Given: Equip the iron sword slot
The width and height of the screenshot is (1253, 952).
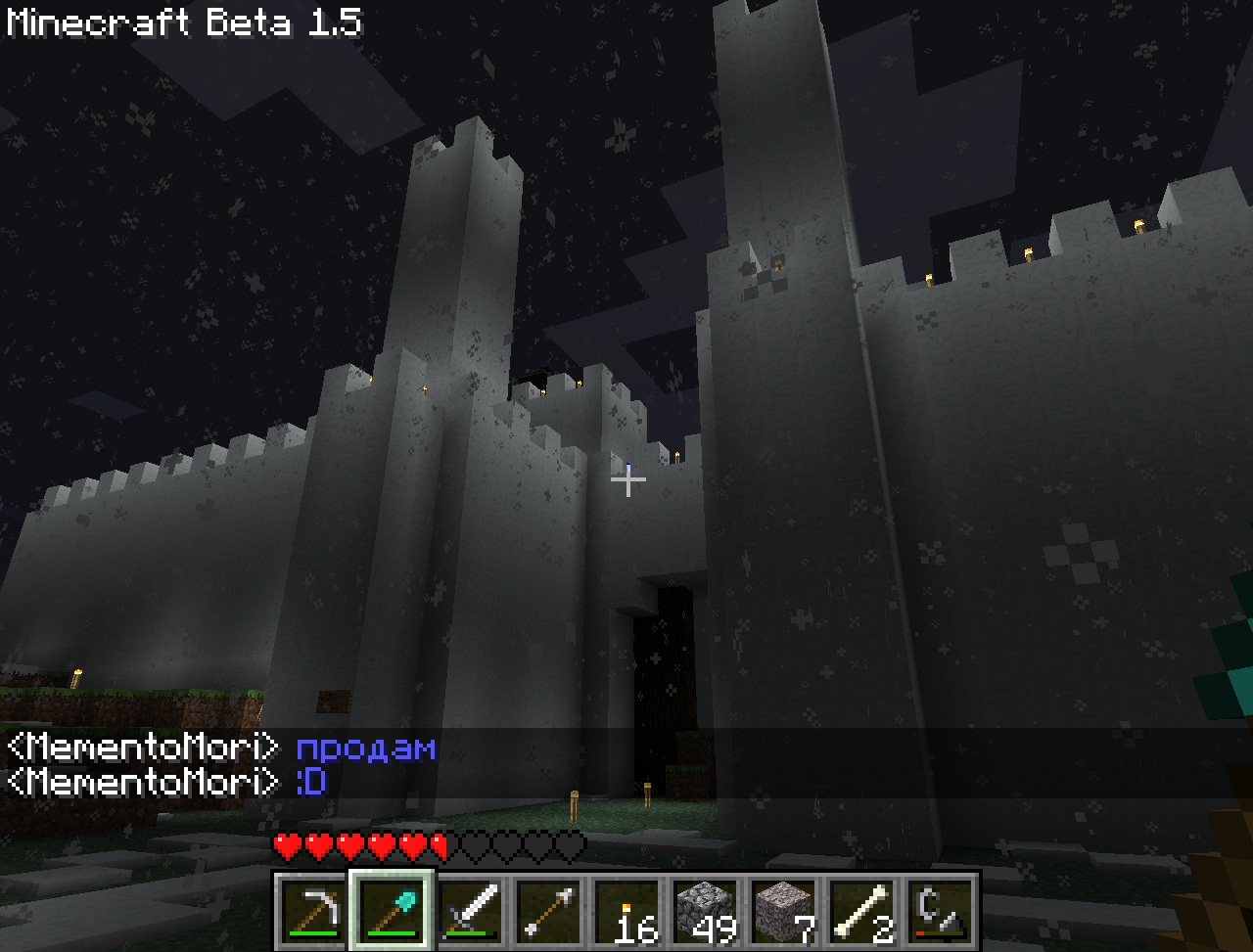Looking at the screenshot, I should click(x=470, y=910).
